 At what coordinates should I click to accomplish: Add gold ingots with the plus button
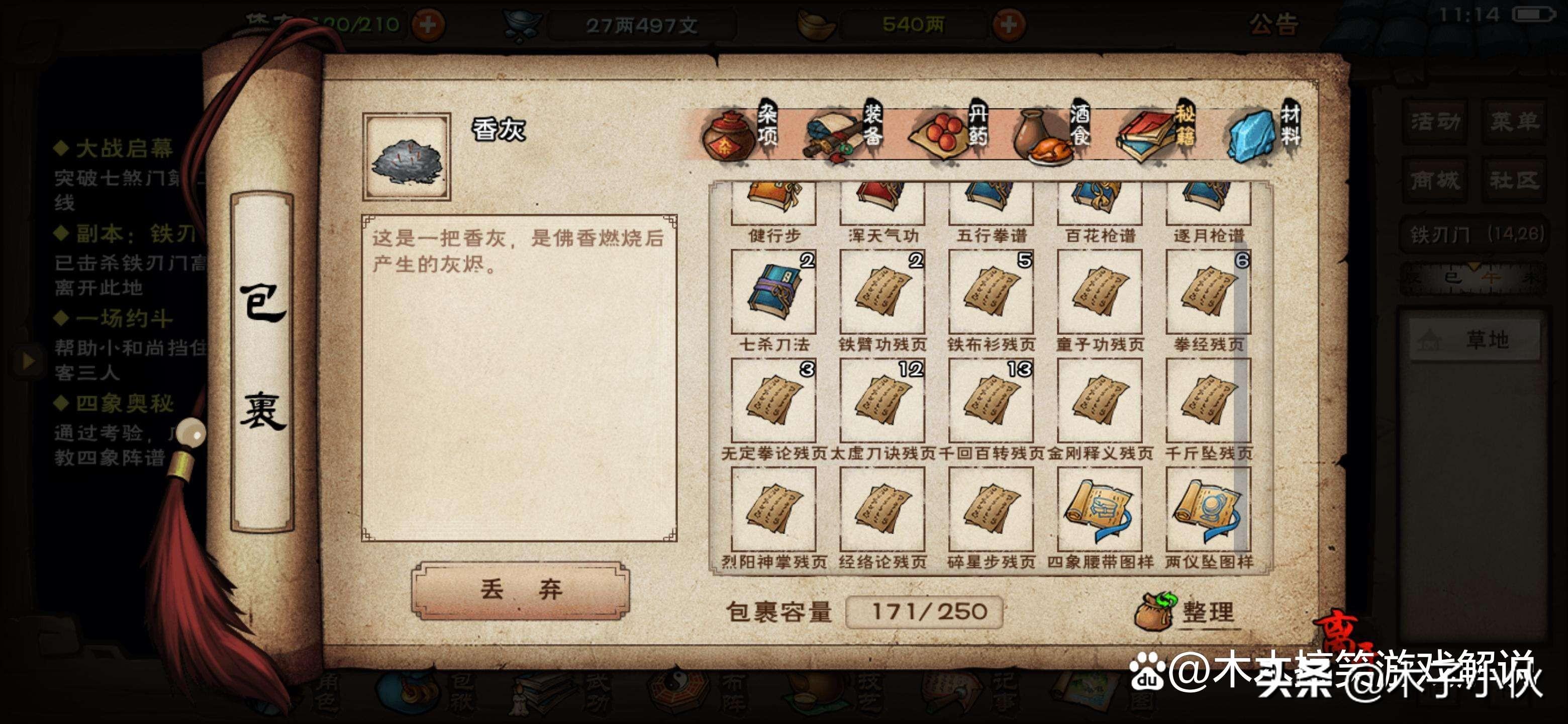click(x=1009, y=24)
